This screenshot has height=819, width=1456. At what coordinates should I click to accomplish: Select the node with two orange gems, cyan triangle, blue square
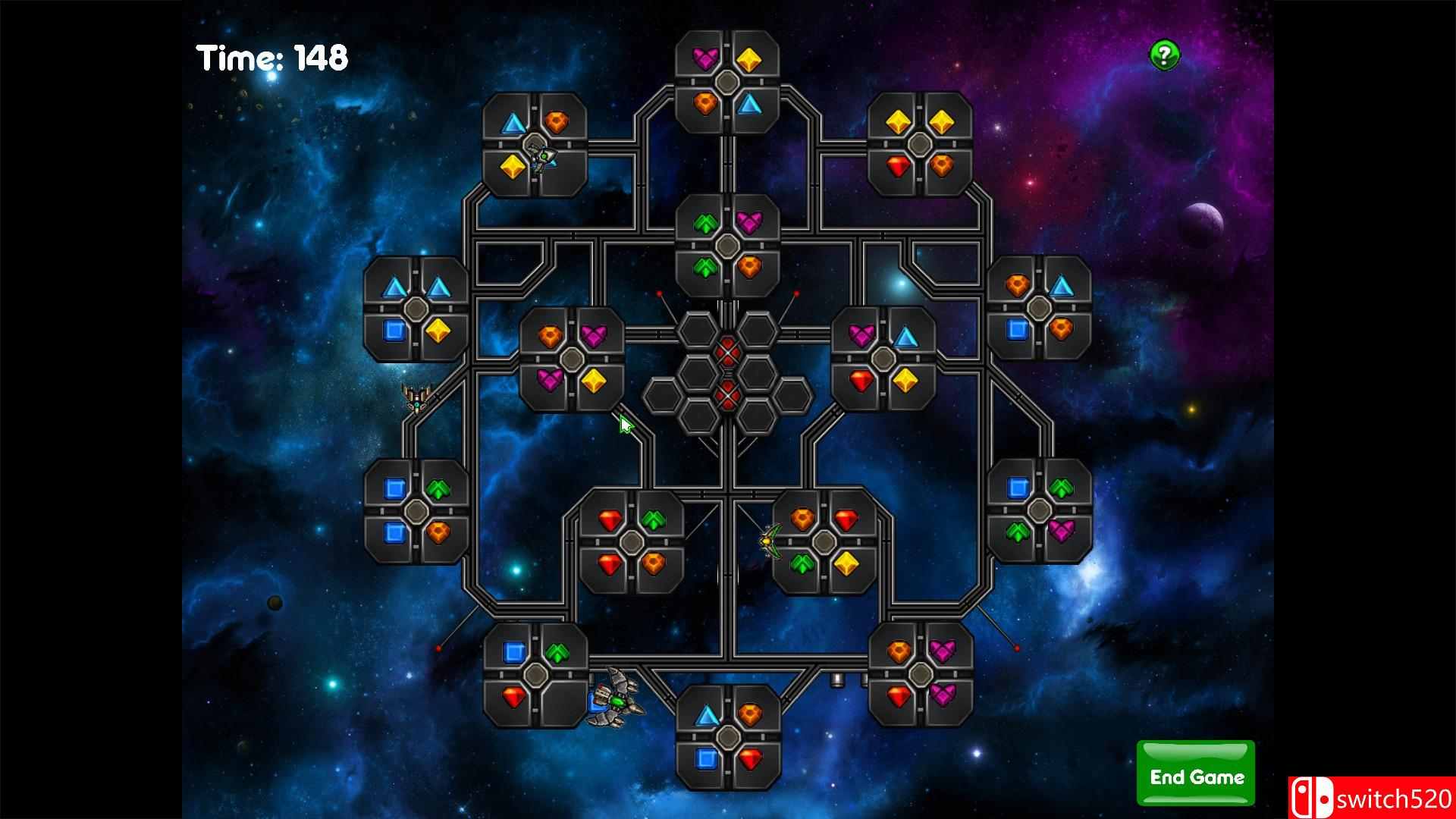pyautogui.click(x=1039, y=307)
